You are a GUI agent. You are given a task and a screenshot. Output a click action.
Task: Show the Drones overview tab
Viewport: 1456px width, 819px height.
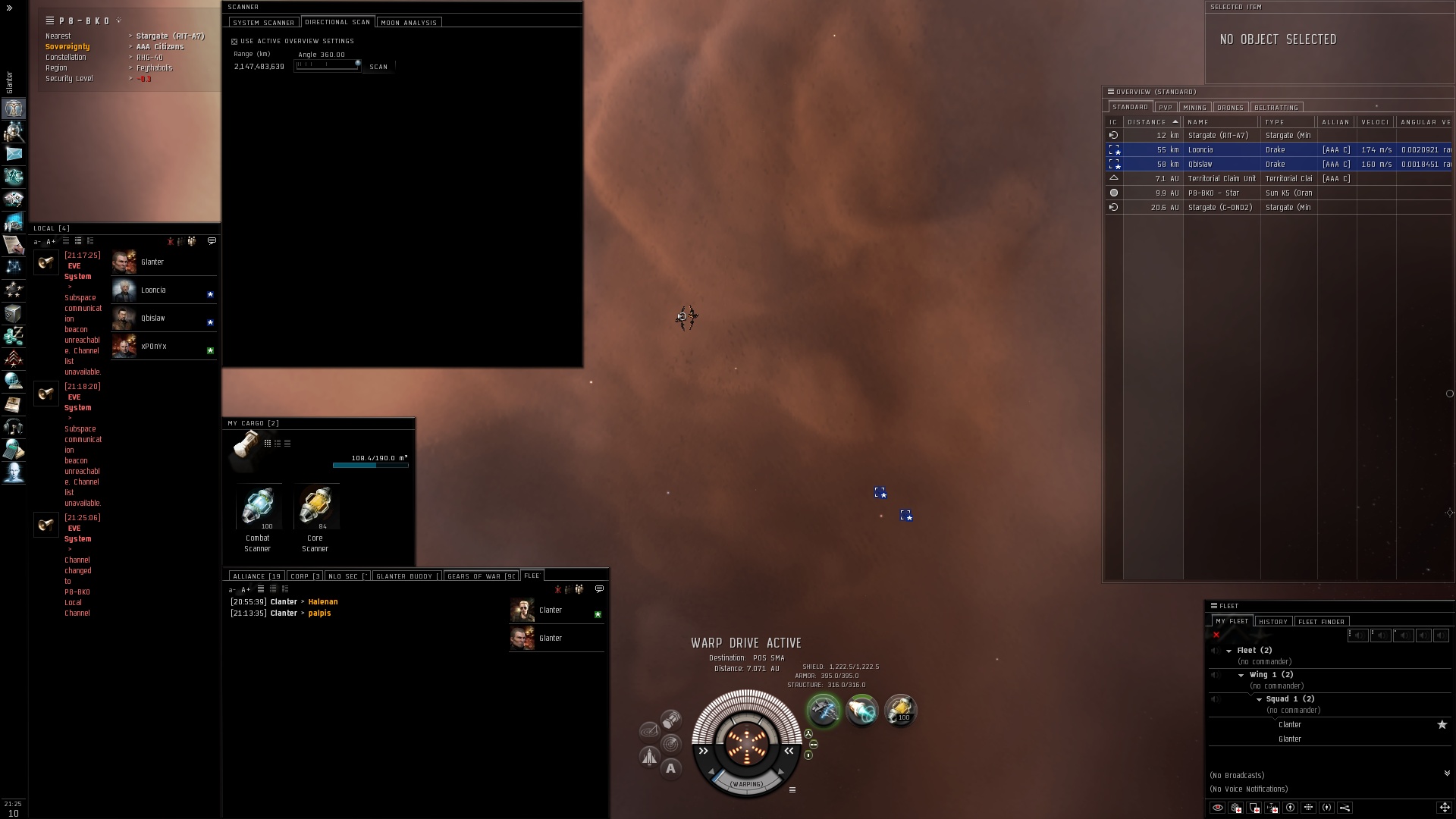[x=1230, y=108]
